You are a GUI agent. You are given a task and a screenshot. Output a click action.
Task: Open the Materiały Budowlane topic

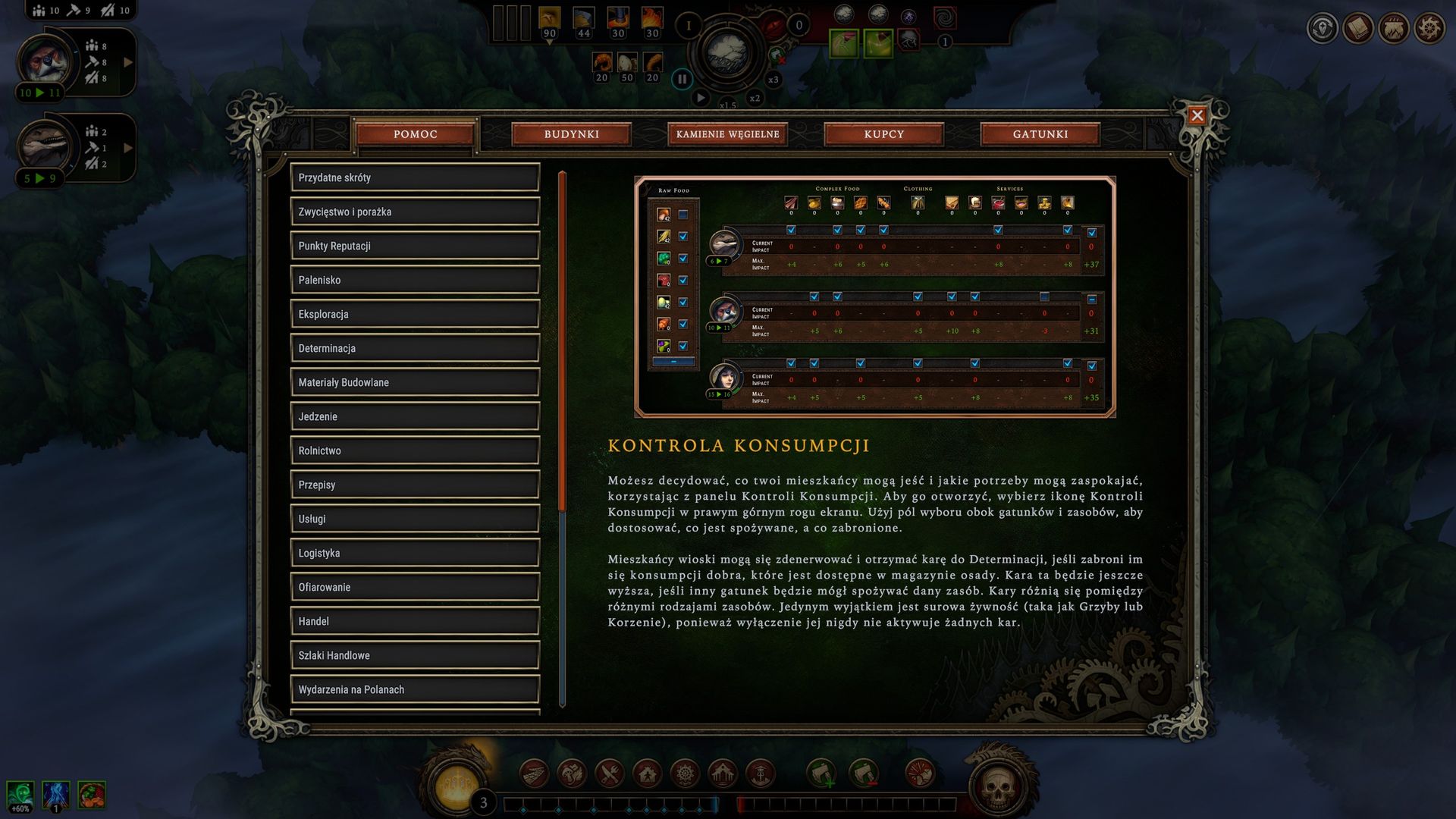[x=415, y=382]
